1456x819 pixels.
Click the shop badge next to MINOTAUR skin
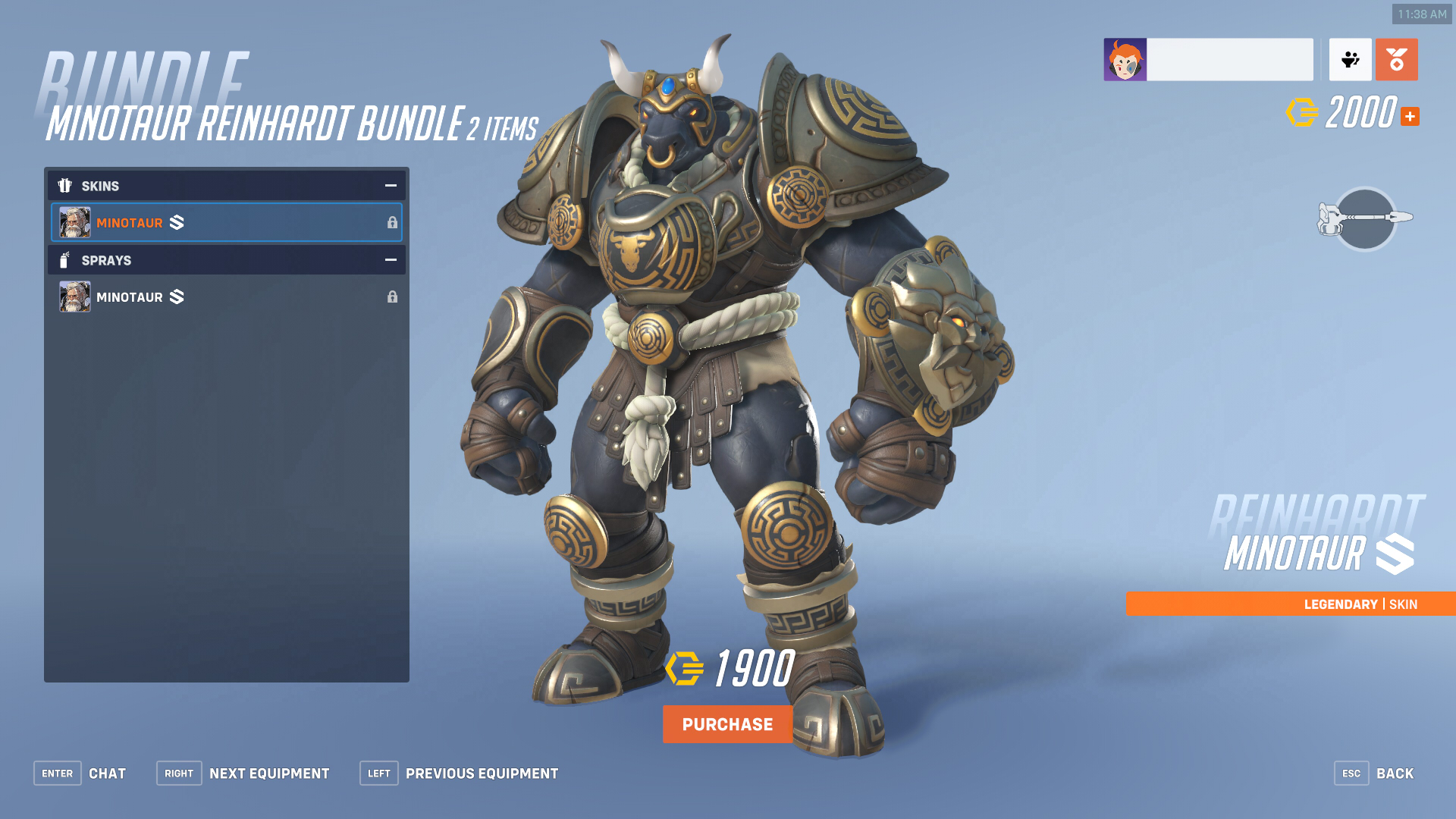(176, 223)
